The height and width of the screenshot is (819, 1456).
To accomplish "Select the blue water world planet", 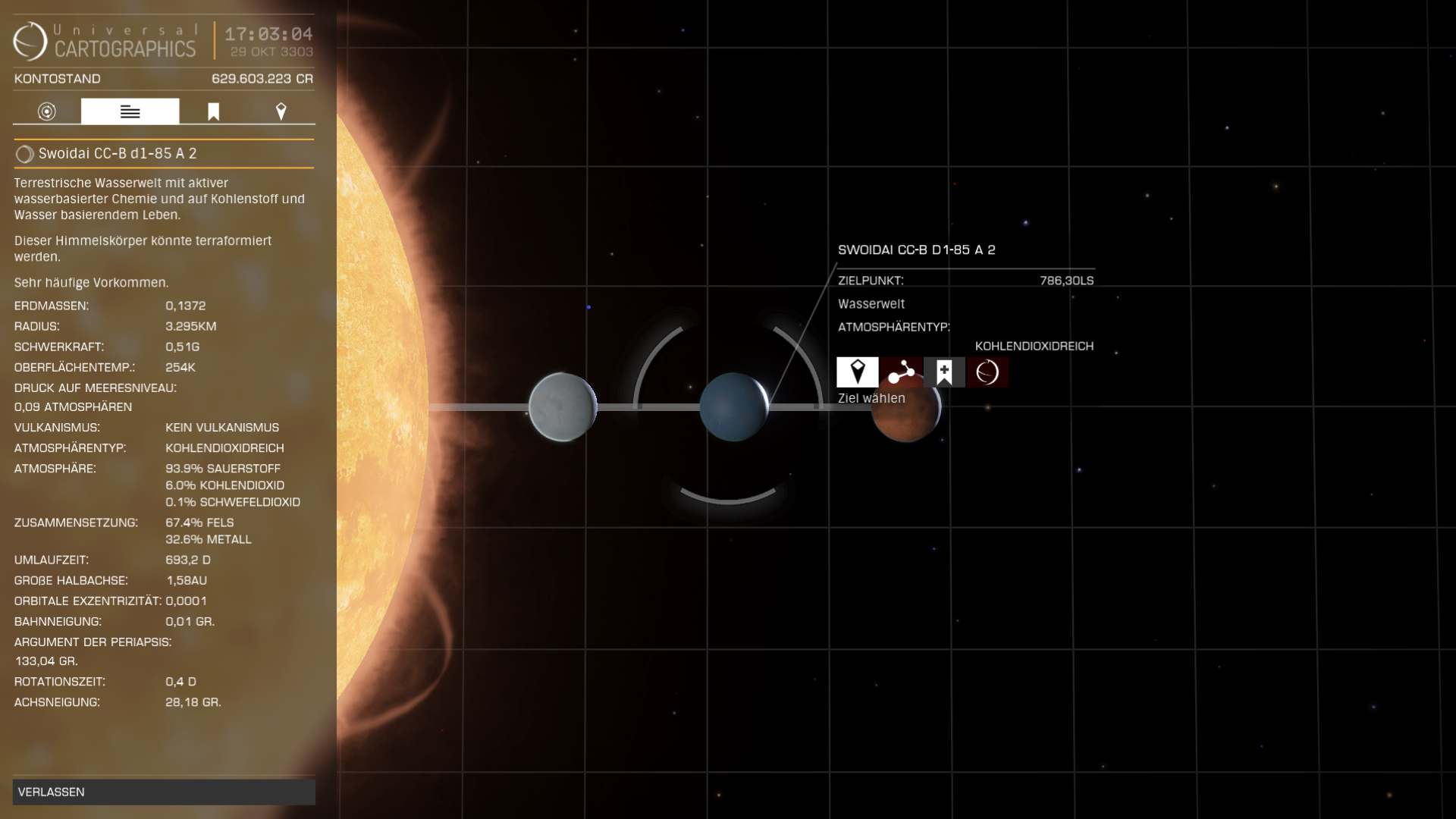I will [733, 407].
